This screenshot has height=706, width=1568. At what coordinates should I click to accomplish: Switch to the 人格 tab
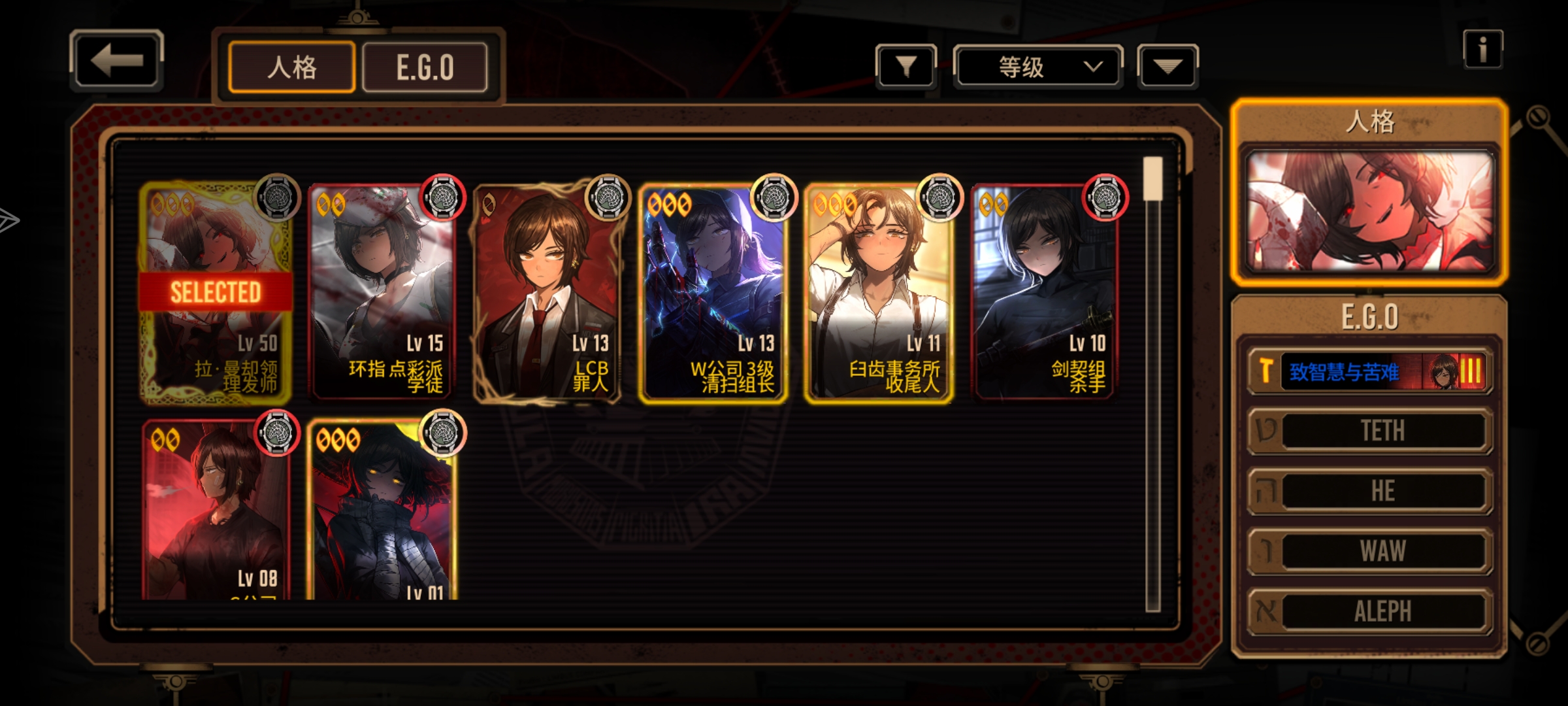pos(291,67)
